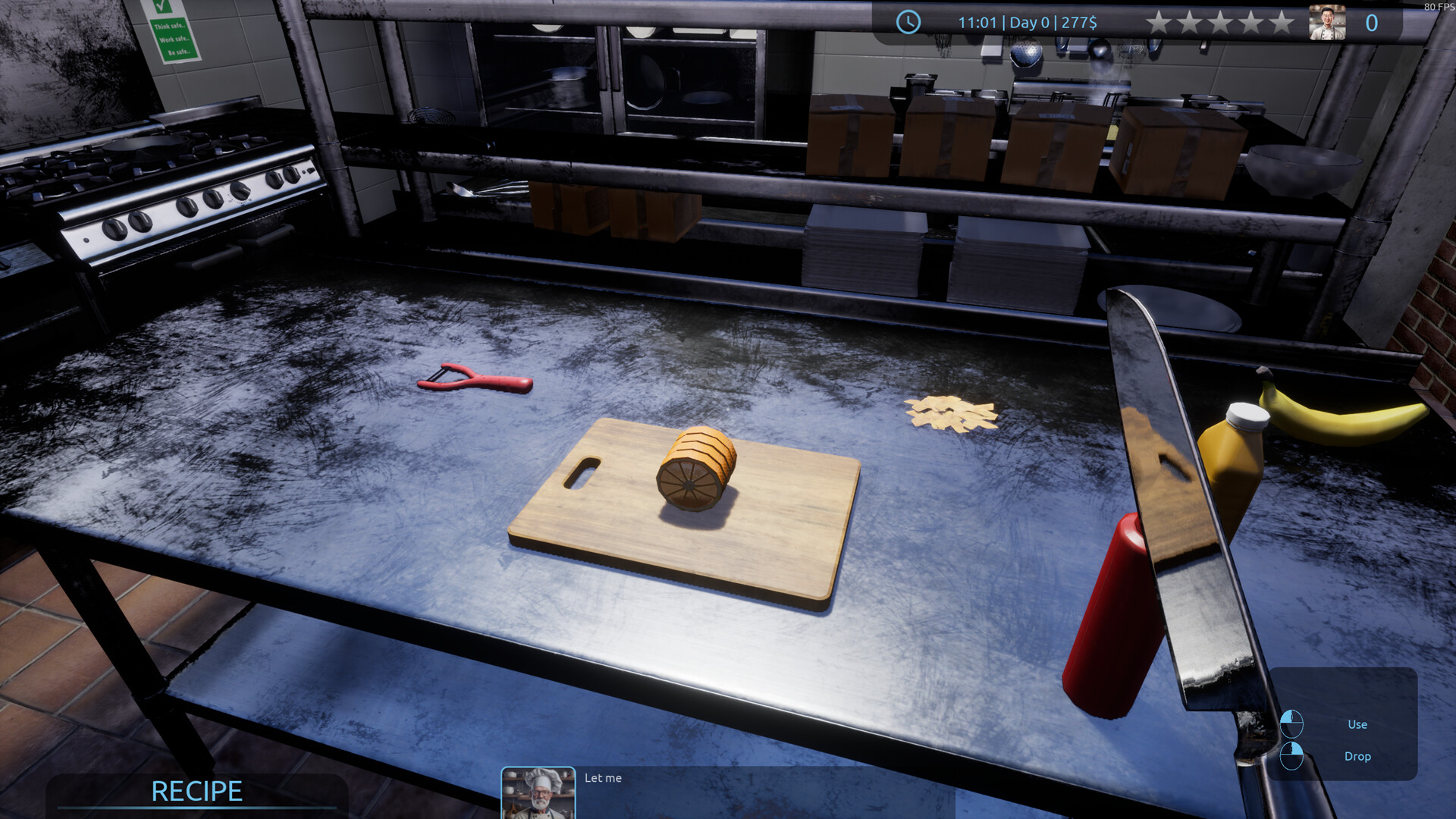Click the Drop action label
This screenshot has width=1456, height=819.
1357,756
